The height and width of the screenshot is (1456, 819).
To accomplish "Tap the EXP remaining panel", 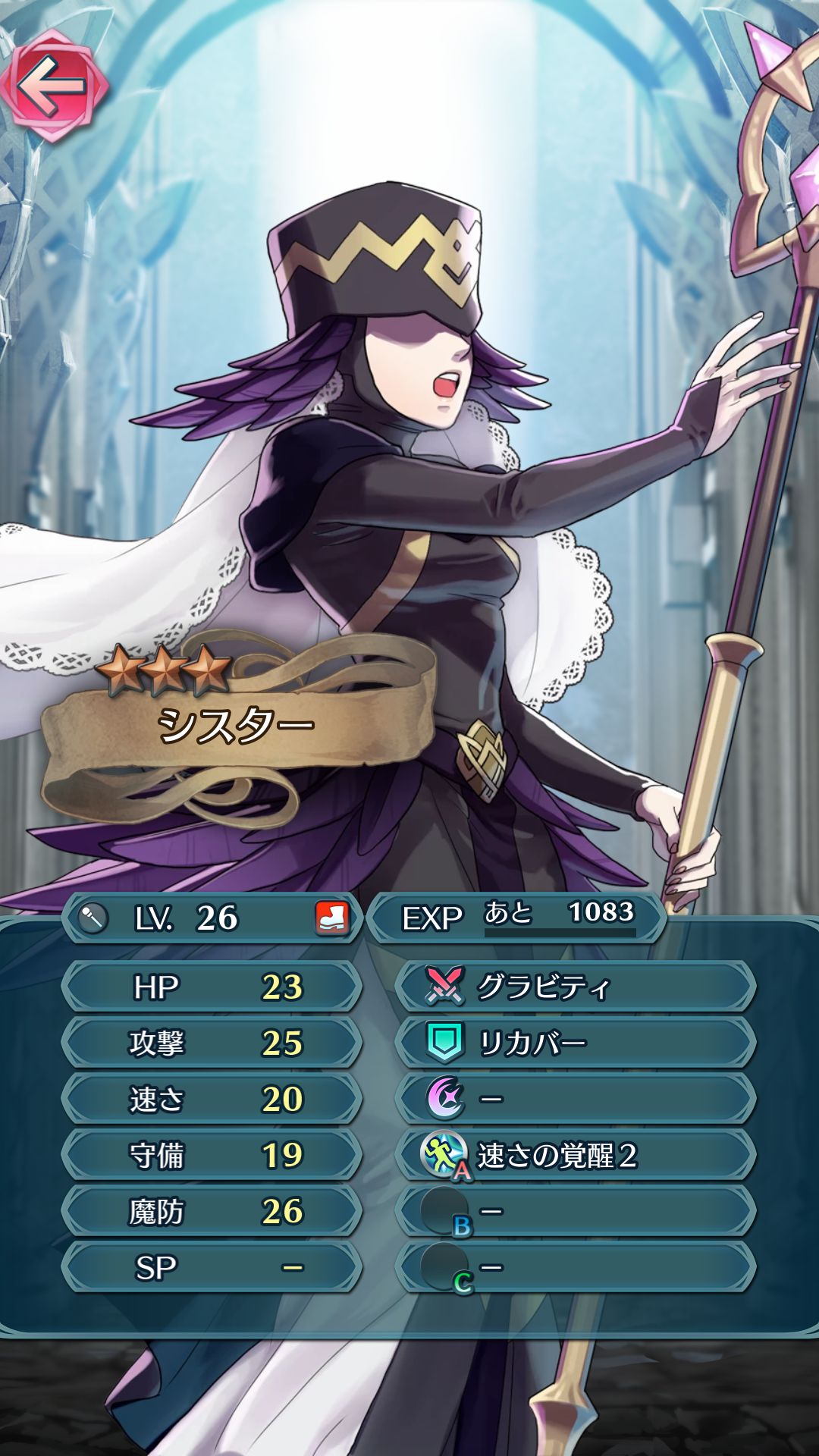I will tap(517, 918).
